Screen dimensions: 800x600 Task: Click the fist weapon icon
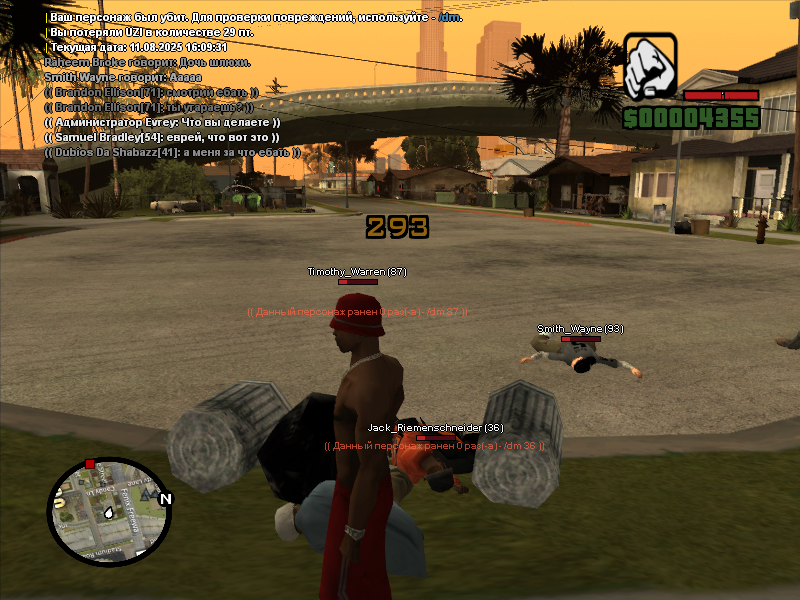tap(650, 66)
